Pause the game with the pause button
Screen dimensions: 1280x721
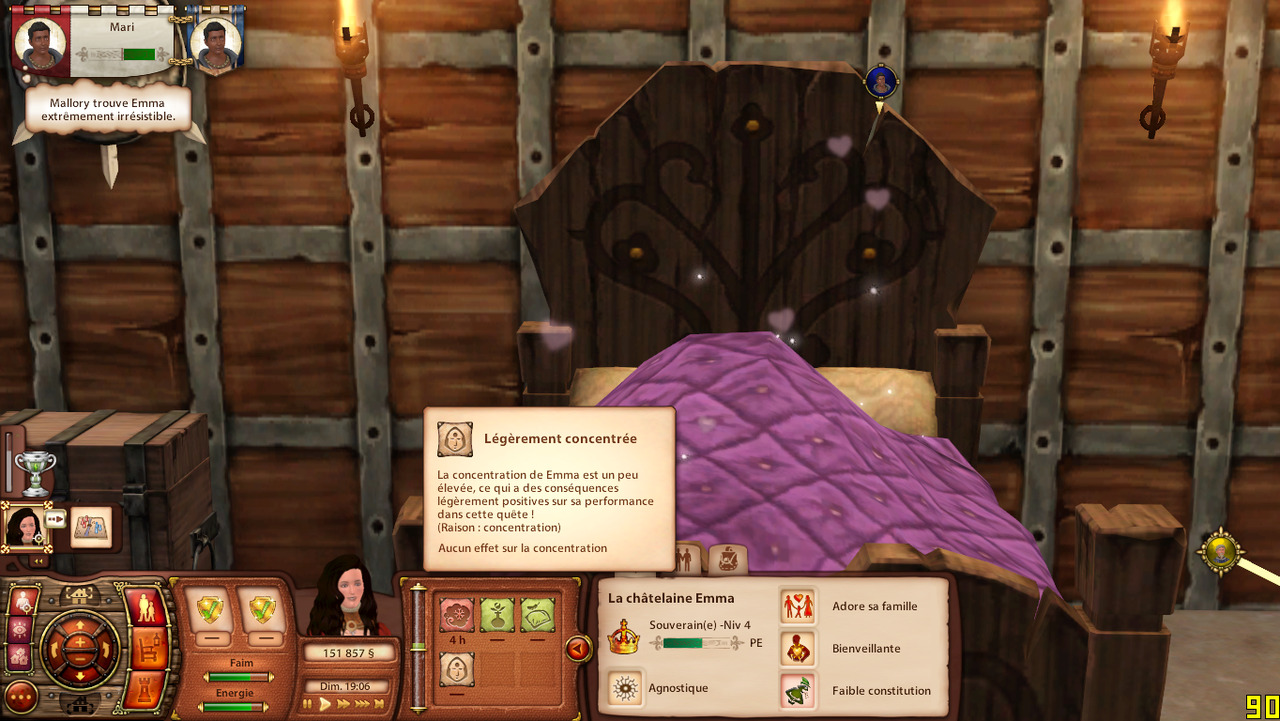point(308,704)
